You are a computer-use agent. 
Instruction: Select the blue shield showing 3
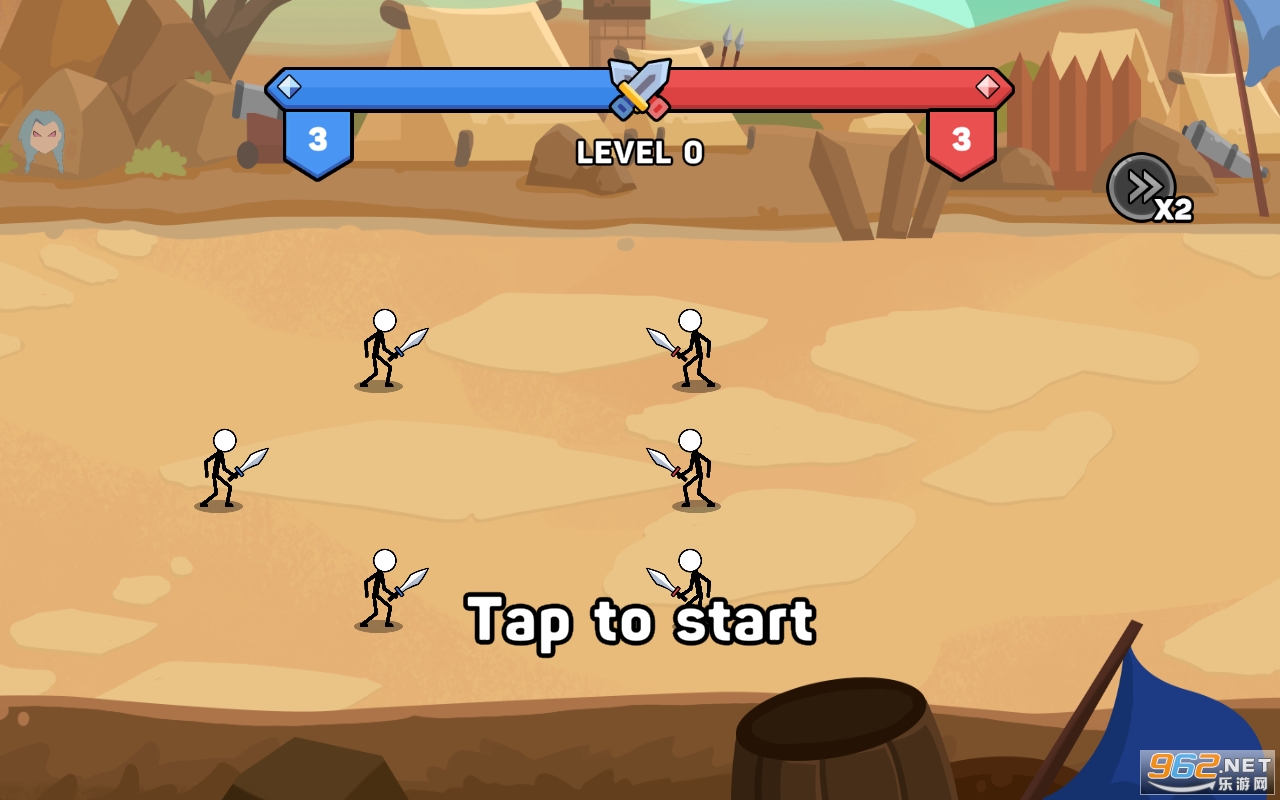[x=317, y=140]
